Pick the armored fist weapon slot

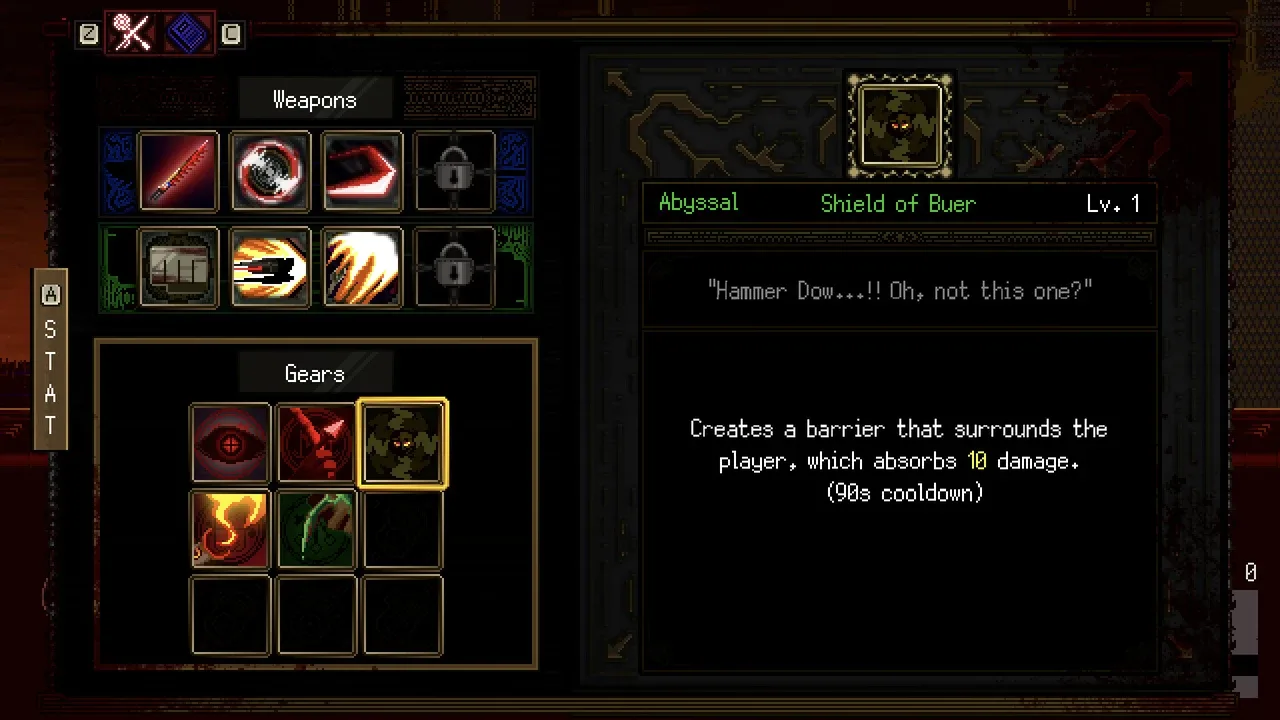click(x=178, y=267)
